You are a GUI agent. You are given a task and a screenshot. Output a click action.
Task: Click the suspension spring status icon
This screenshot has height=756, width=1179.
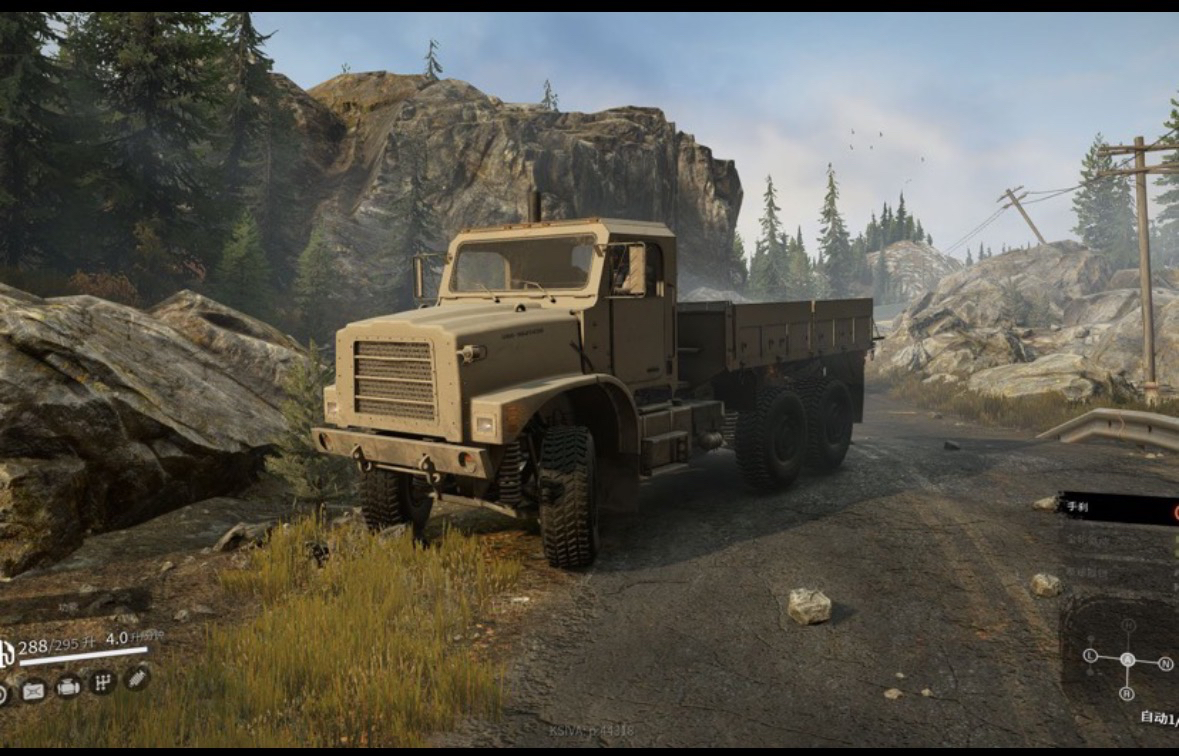point(137,677)
